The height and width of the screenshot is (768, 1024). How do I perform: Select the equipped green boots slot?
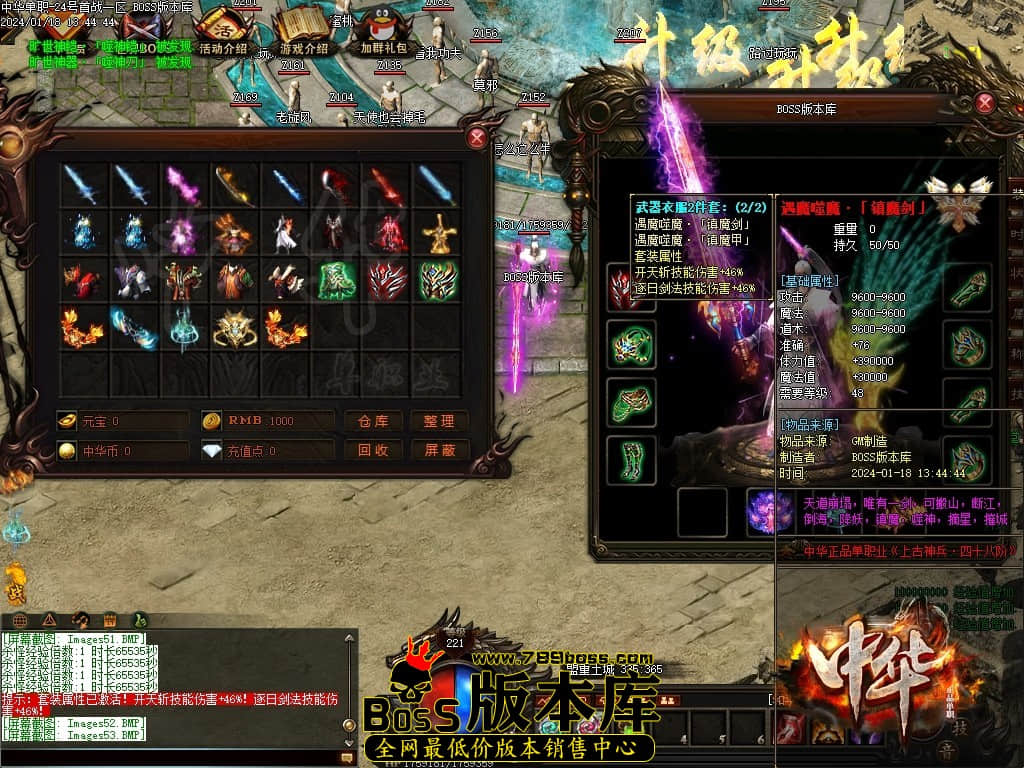click(x=631, y=460)
